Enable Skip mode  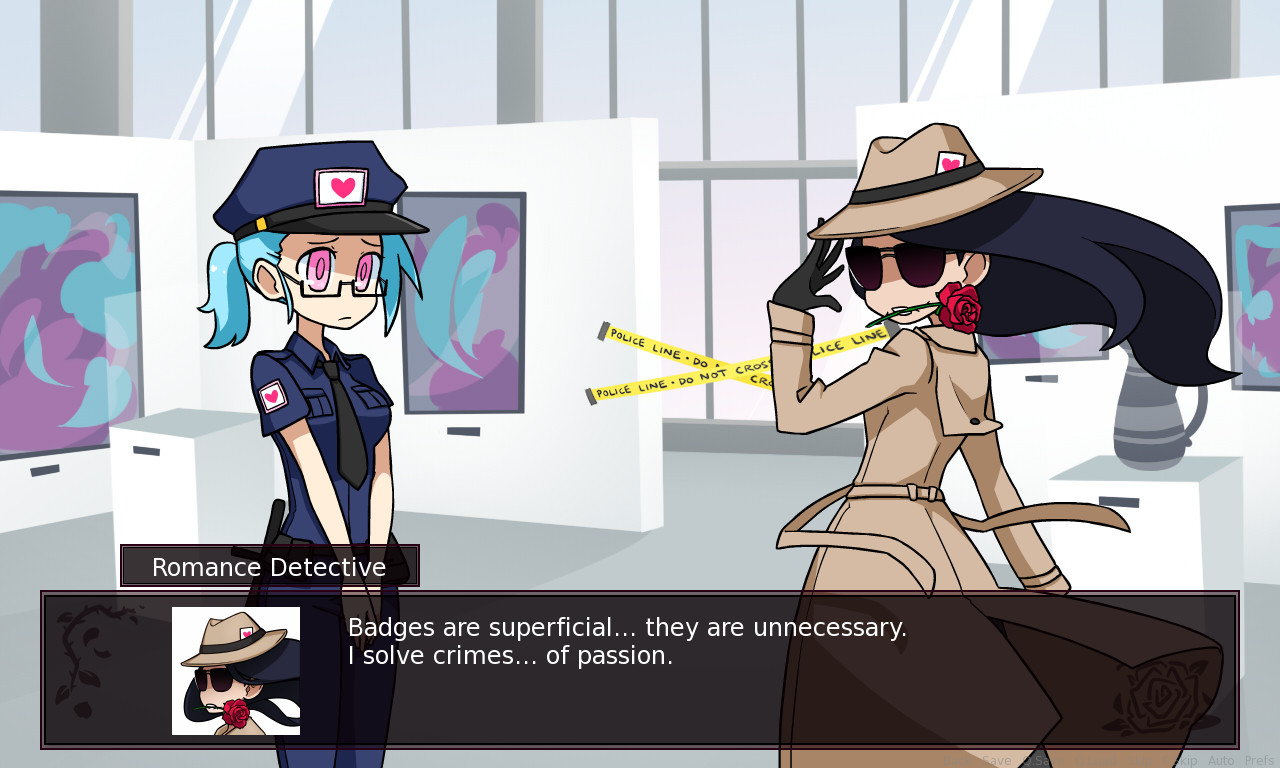[x=1139, y=760]
